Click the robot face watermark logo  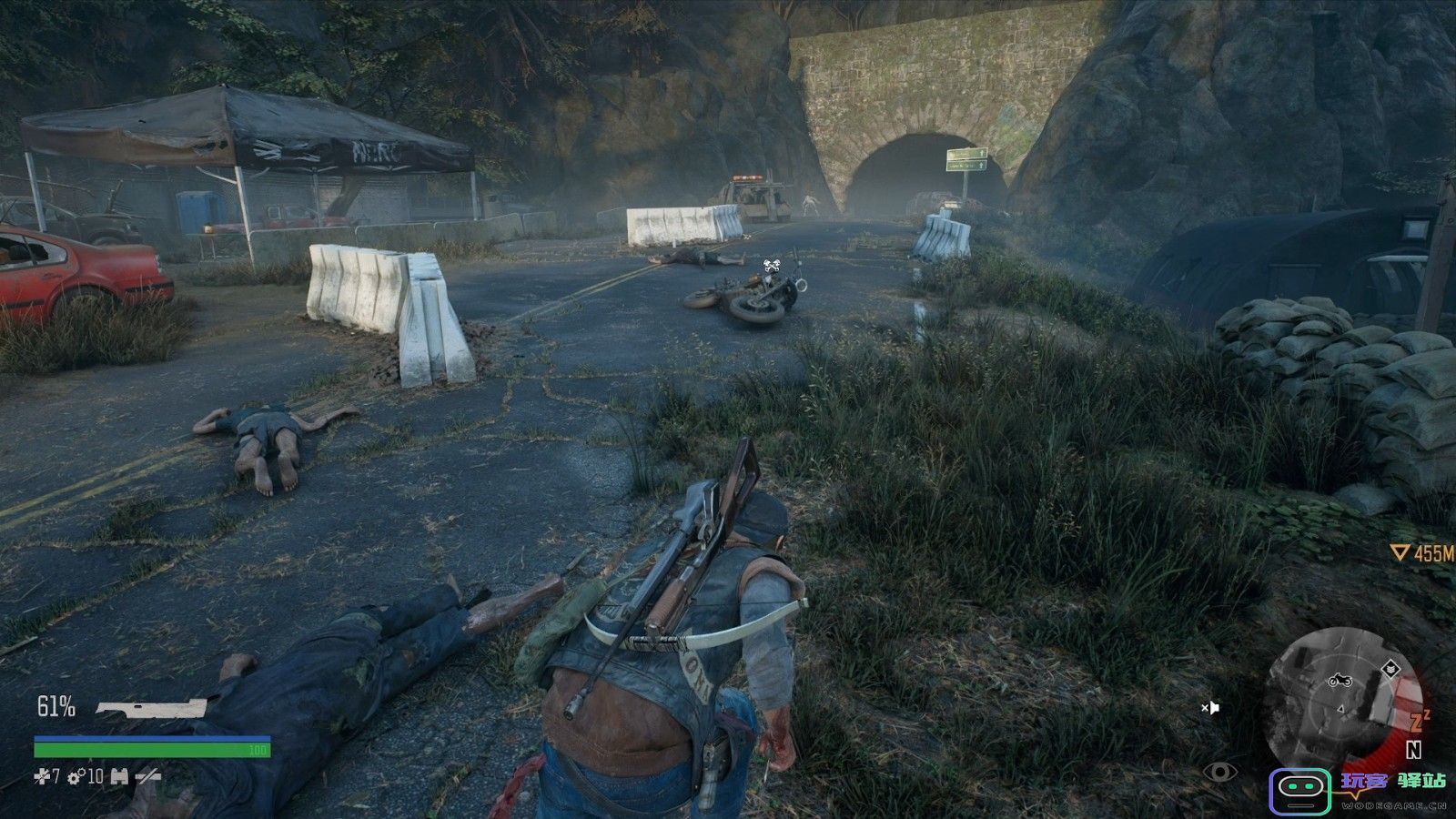[x=1299, y=791]
